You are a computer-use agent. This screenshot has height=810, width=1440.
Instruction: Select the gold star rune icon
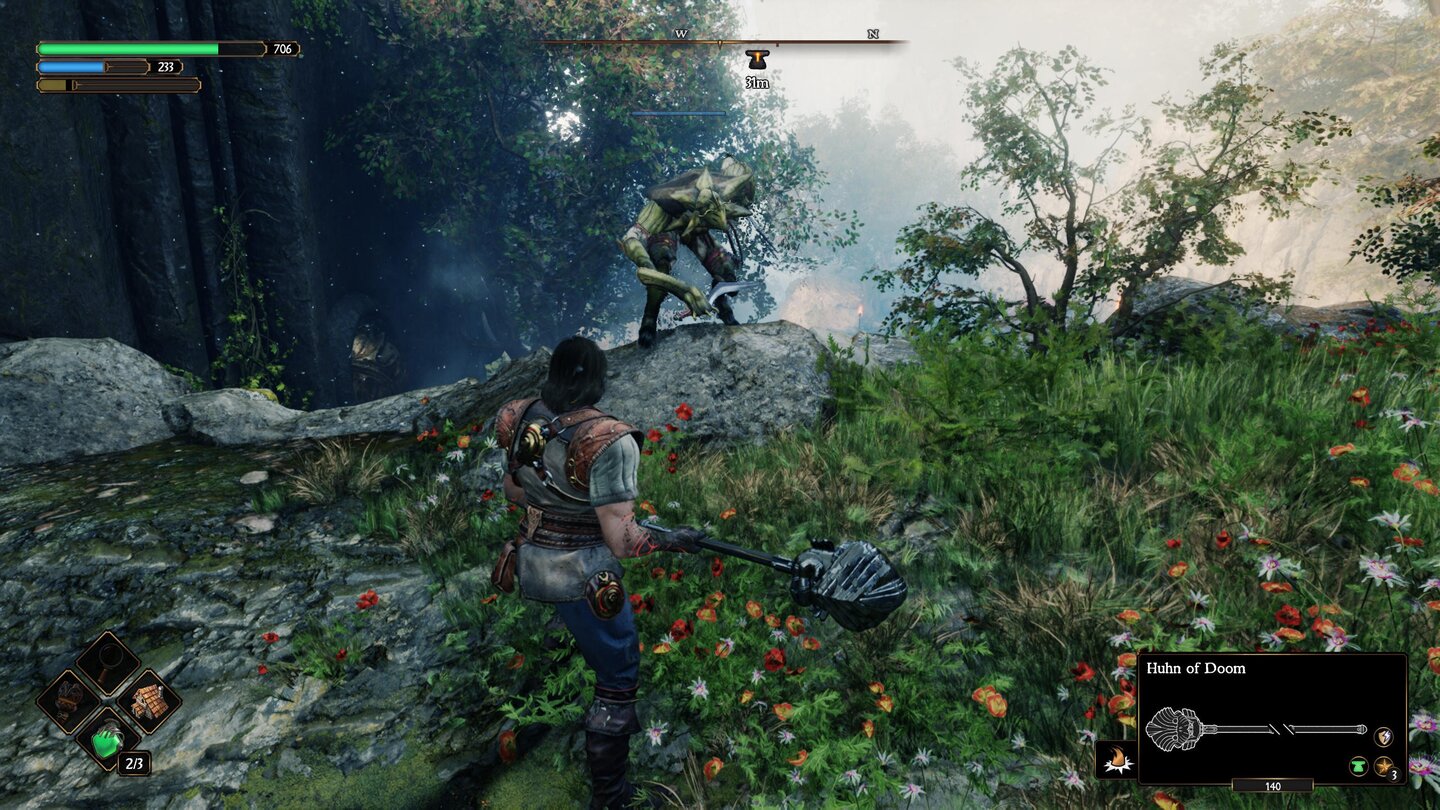(1384, 767)
